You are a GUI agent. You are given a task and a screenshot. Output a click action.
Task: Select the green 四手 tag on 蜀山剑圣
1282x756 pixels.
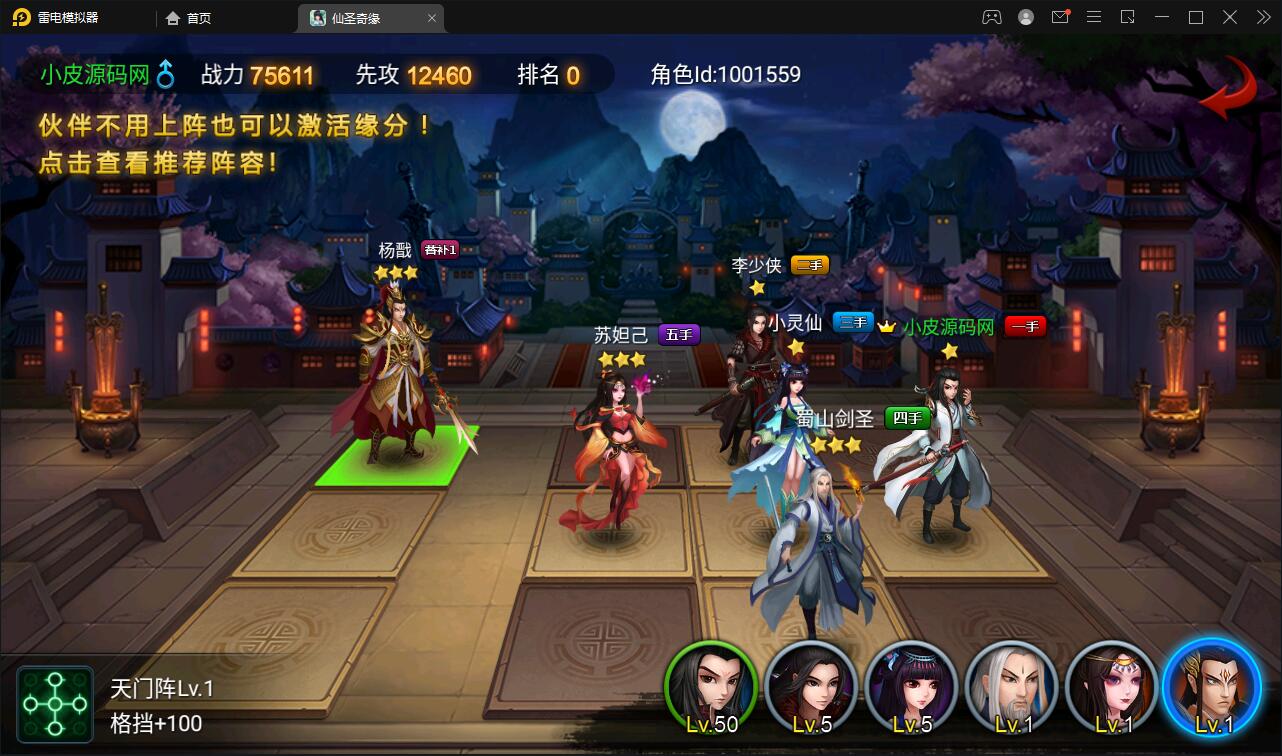click(908, 420)
